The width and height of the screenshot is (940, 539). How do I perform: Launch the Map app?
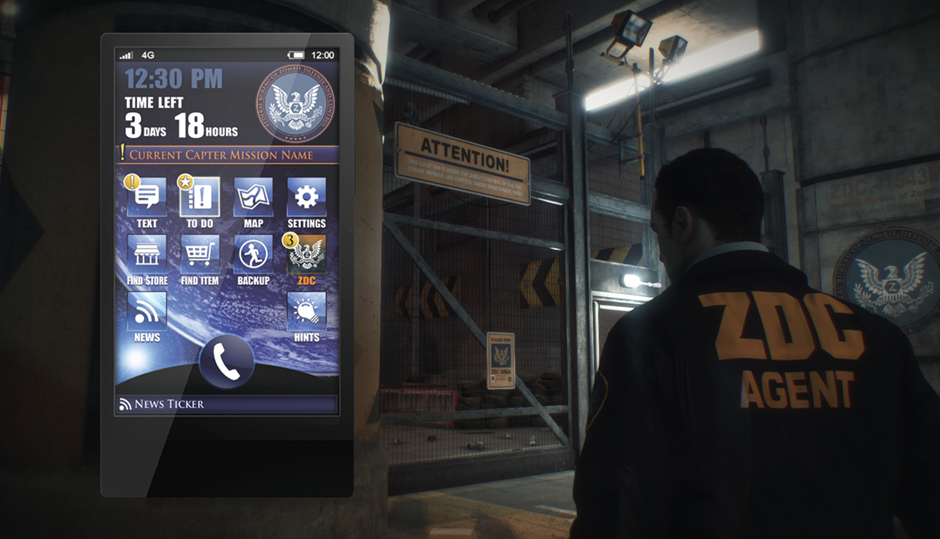[253, 197]
